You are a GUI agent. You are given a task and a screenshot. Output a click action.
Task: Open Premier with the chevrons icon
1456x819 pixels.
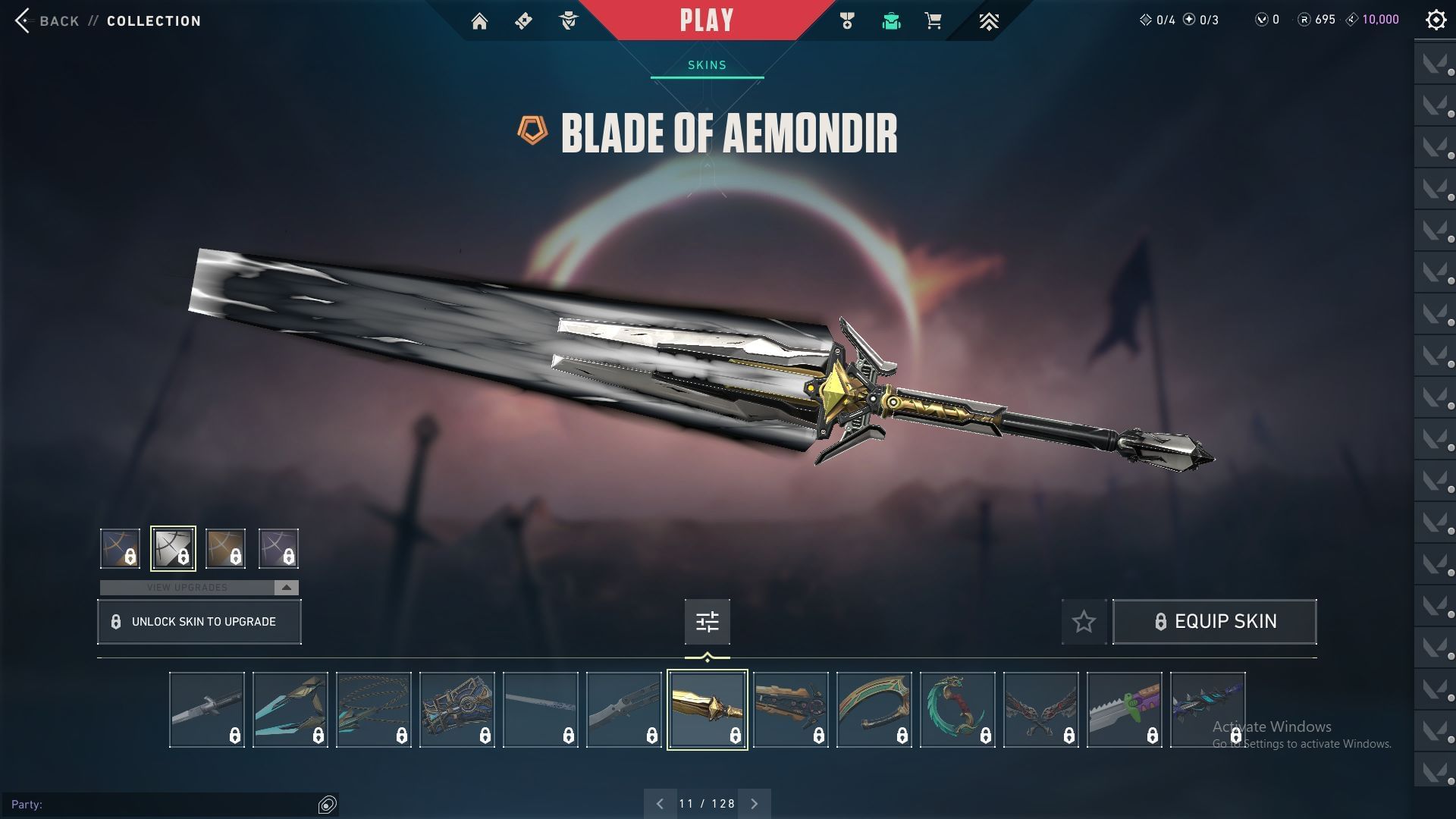(x=990, y=20)
